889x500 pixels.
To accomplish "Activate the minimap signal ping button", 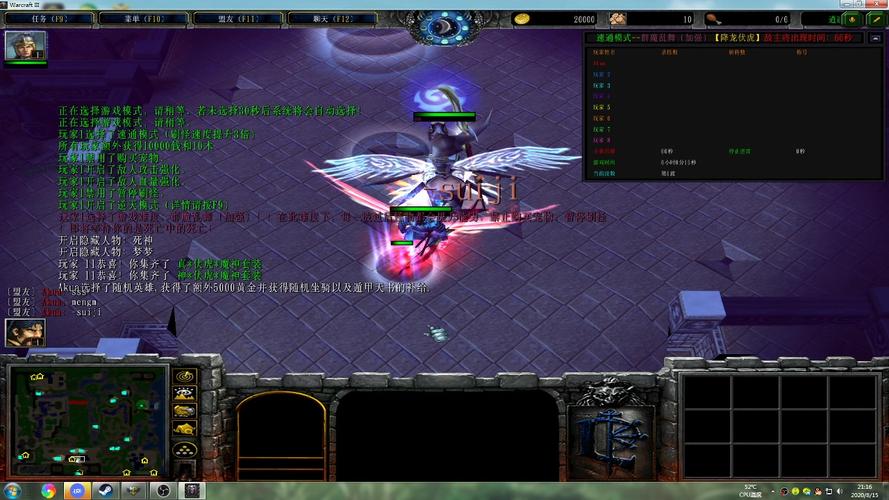I will pyautogui.click(x=184, y=377).
